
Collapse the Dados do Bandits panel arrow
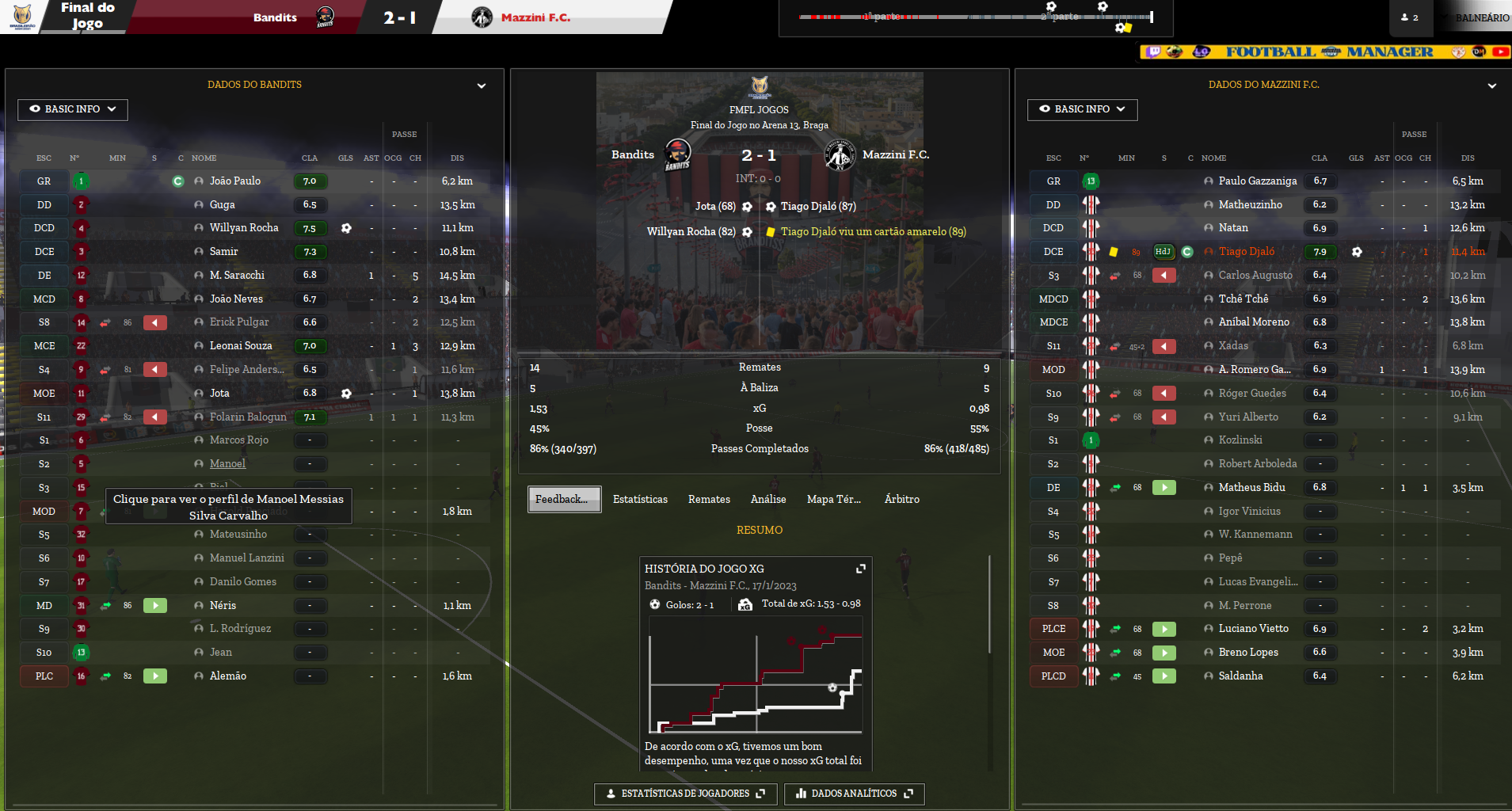481,86
